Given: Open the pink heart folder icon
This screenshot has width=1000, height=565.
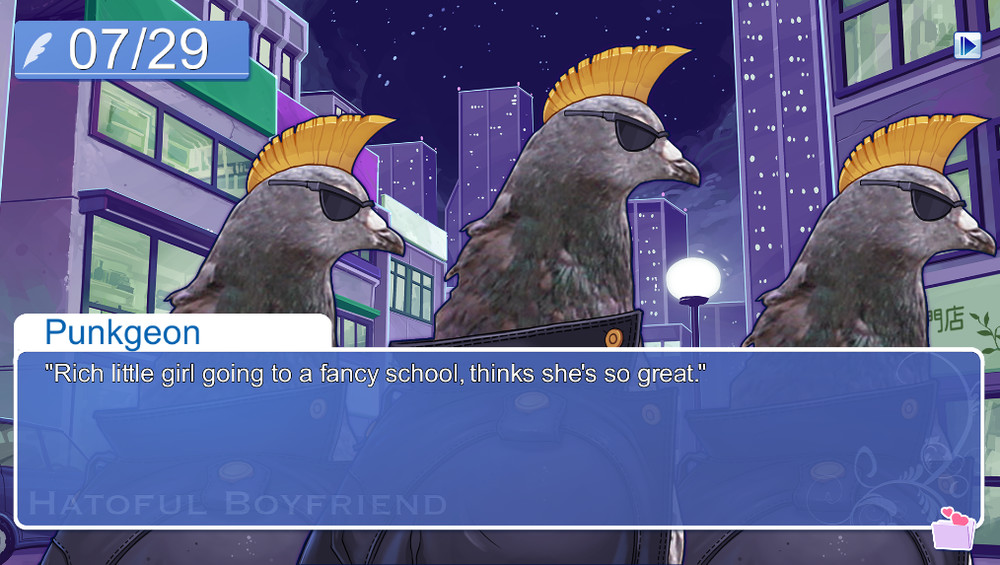Looking at the screenshot, I should click(x=952, y=528).
